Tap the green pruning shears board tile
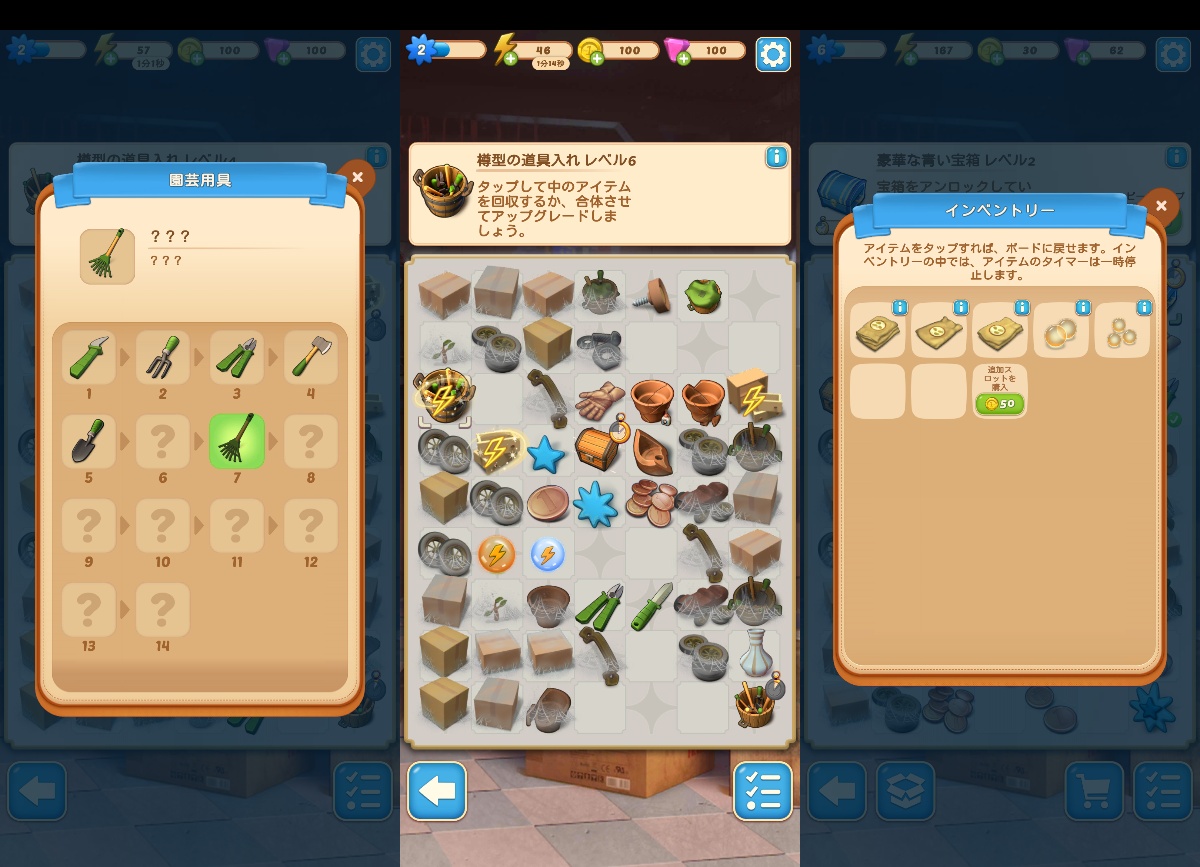Viewport: 1200px width, 867px height. (598, 605)
